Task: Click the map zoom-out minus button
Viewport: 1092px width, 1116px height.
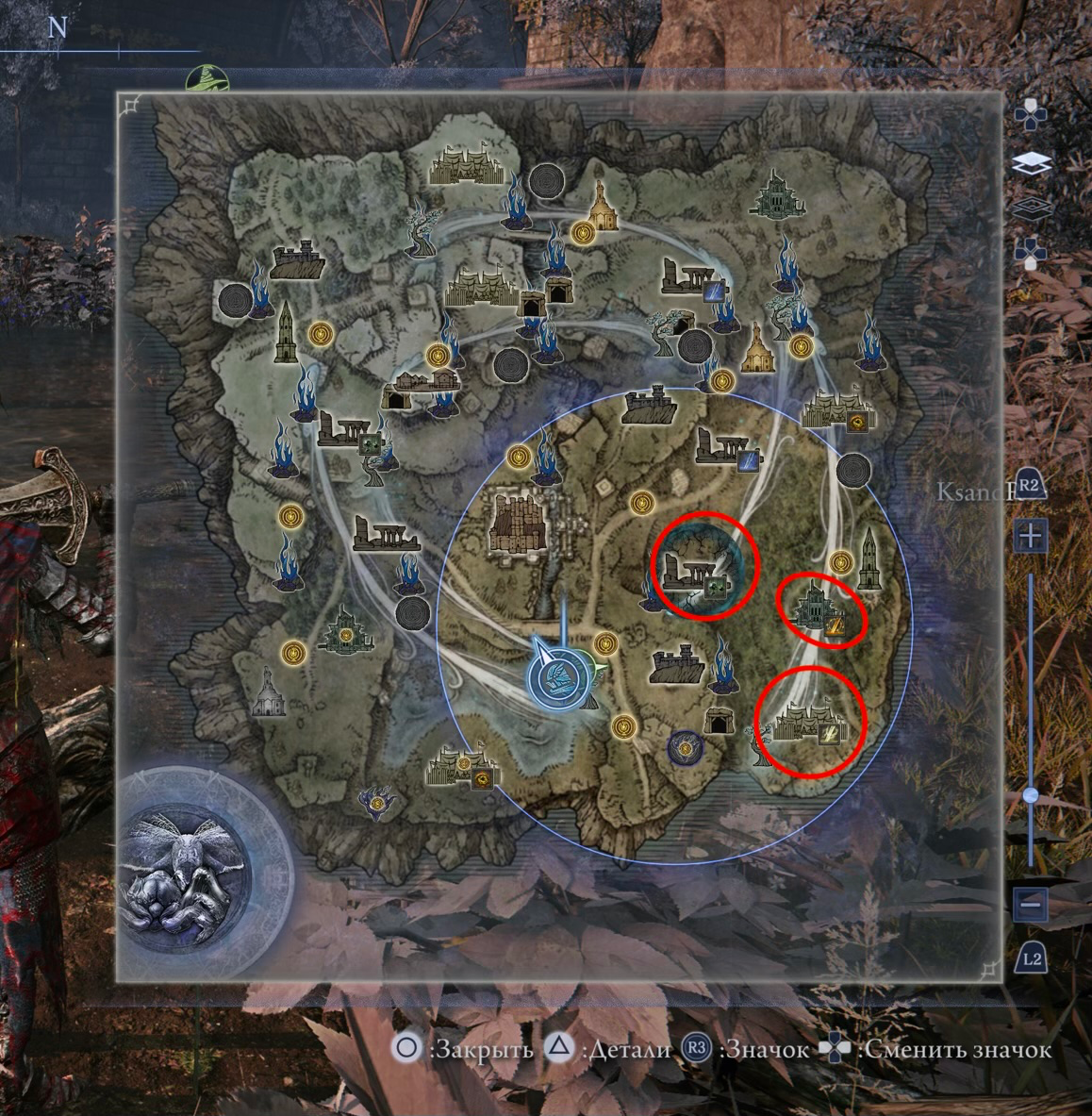Action: click(x=1032, y=905)
